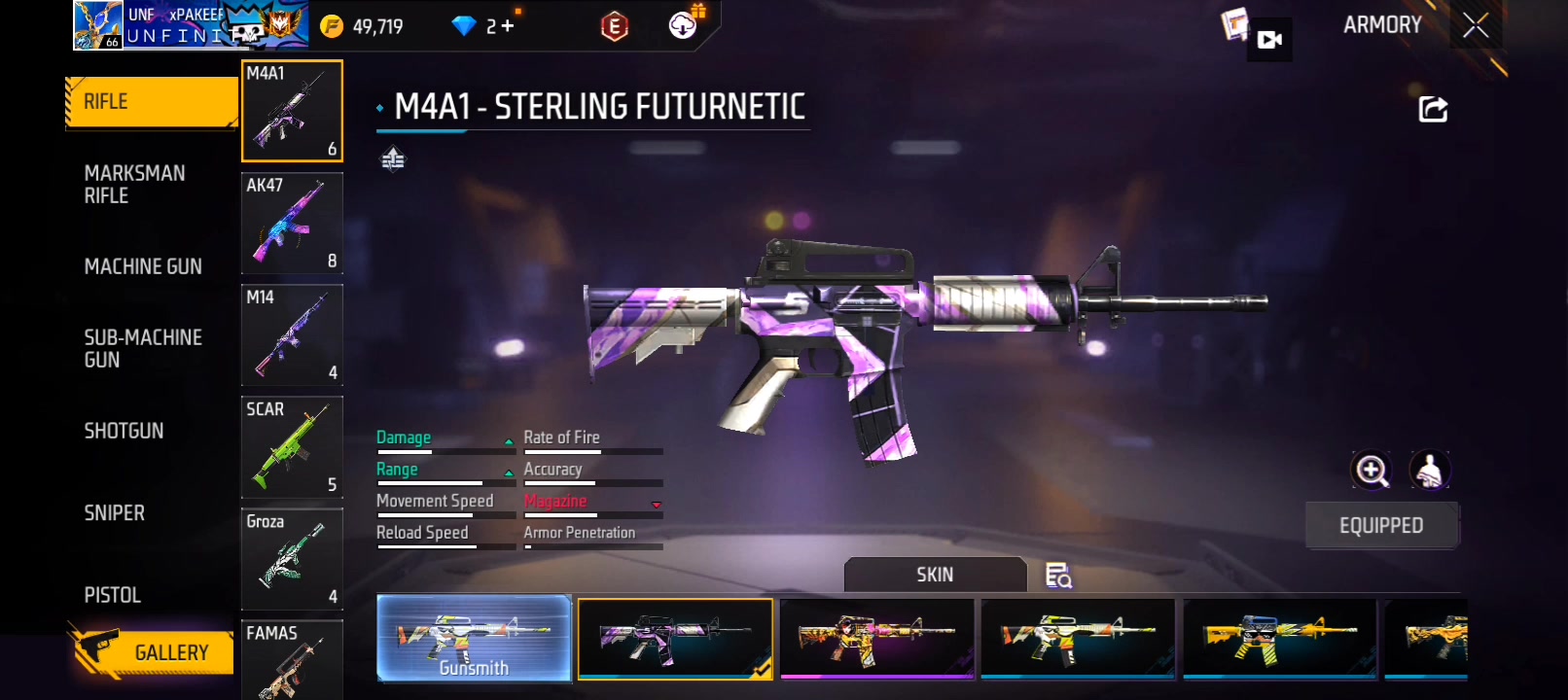
Task: Add diamonds with the plus button
Action: pos(508,26)
